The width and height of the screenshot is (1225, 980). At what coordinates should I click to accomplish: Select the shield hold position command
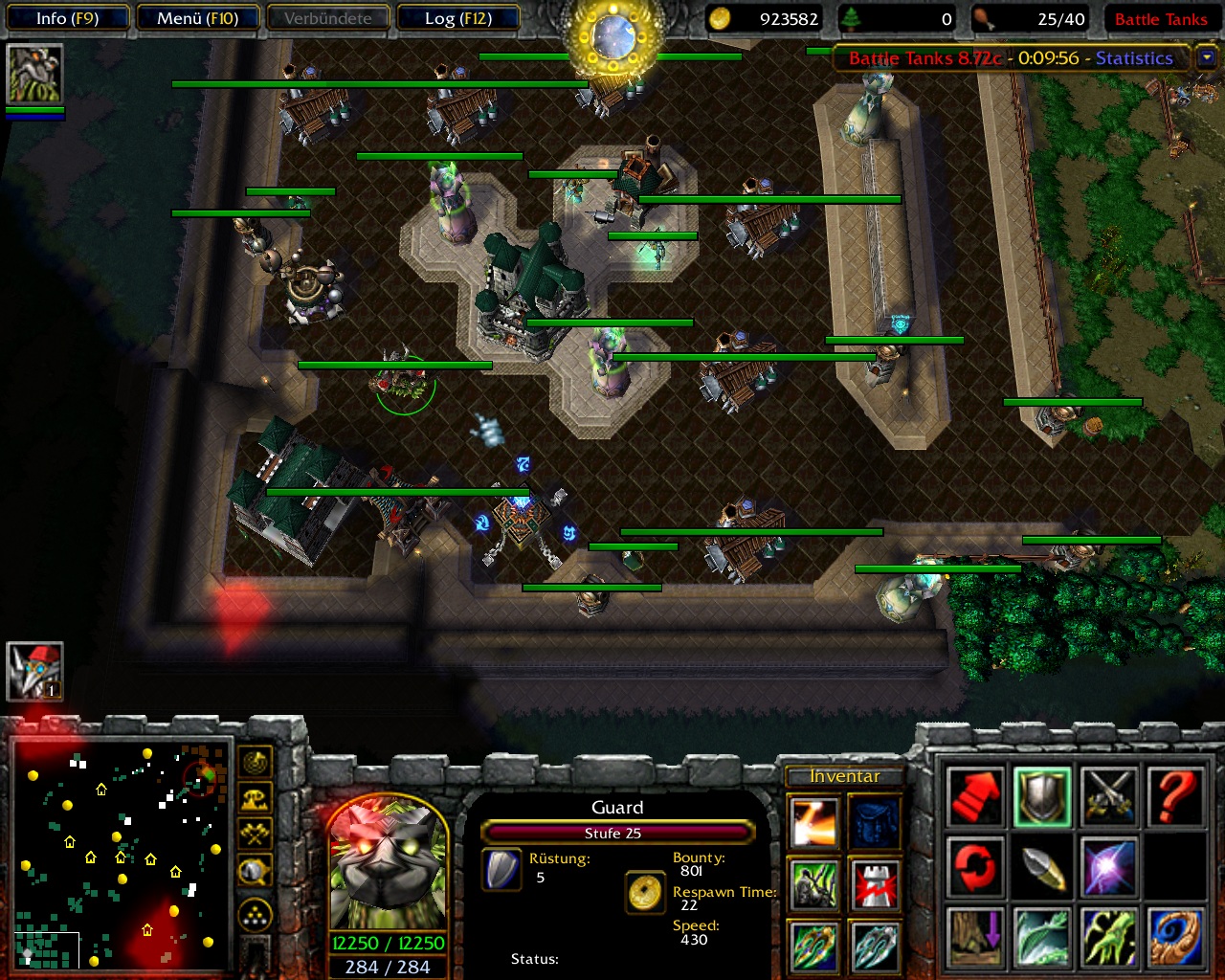[1042, 795]
